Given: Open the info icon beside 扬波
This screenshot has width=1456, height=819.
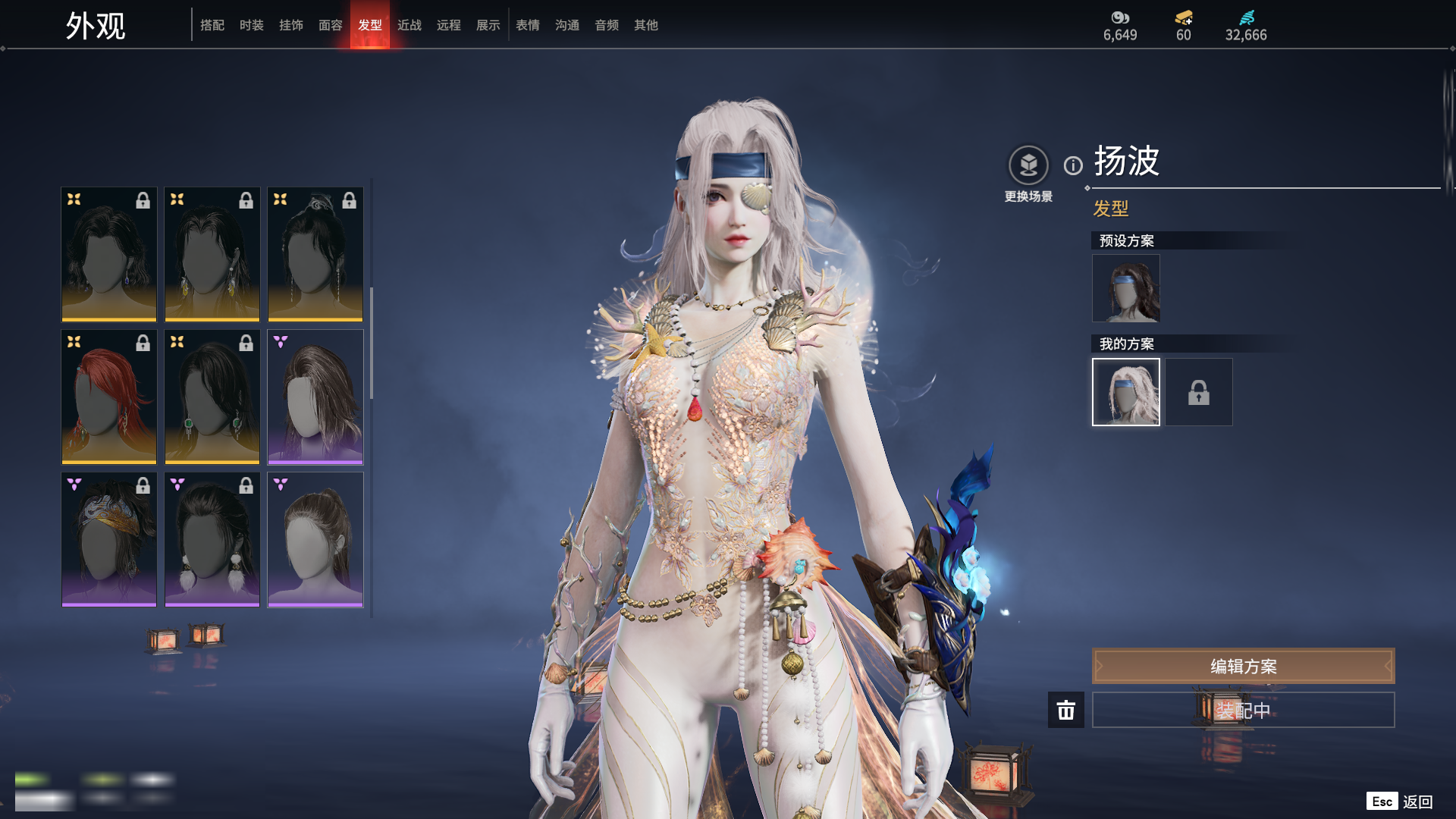Looking at the screenshot, I should (1073, 165).
